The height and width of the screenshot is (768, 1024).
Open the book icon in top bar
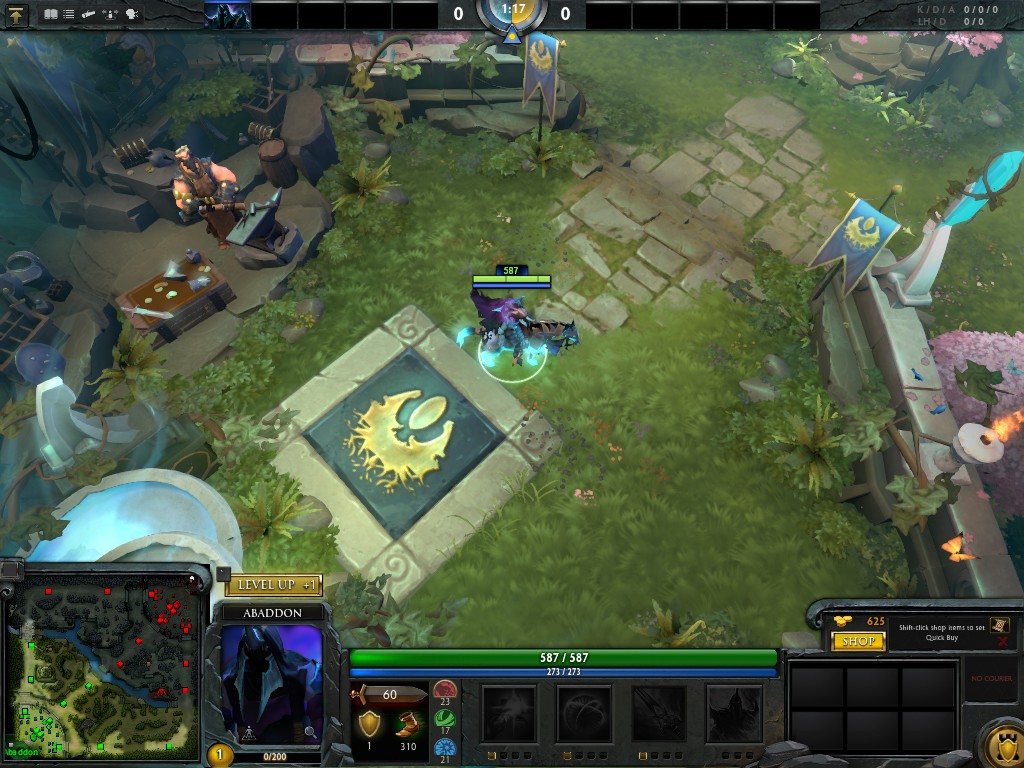coord(51,15)
